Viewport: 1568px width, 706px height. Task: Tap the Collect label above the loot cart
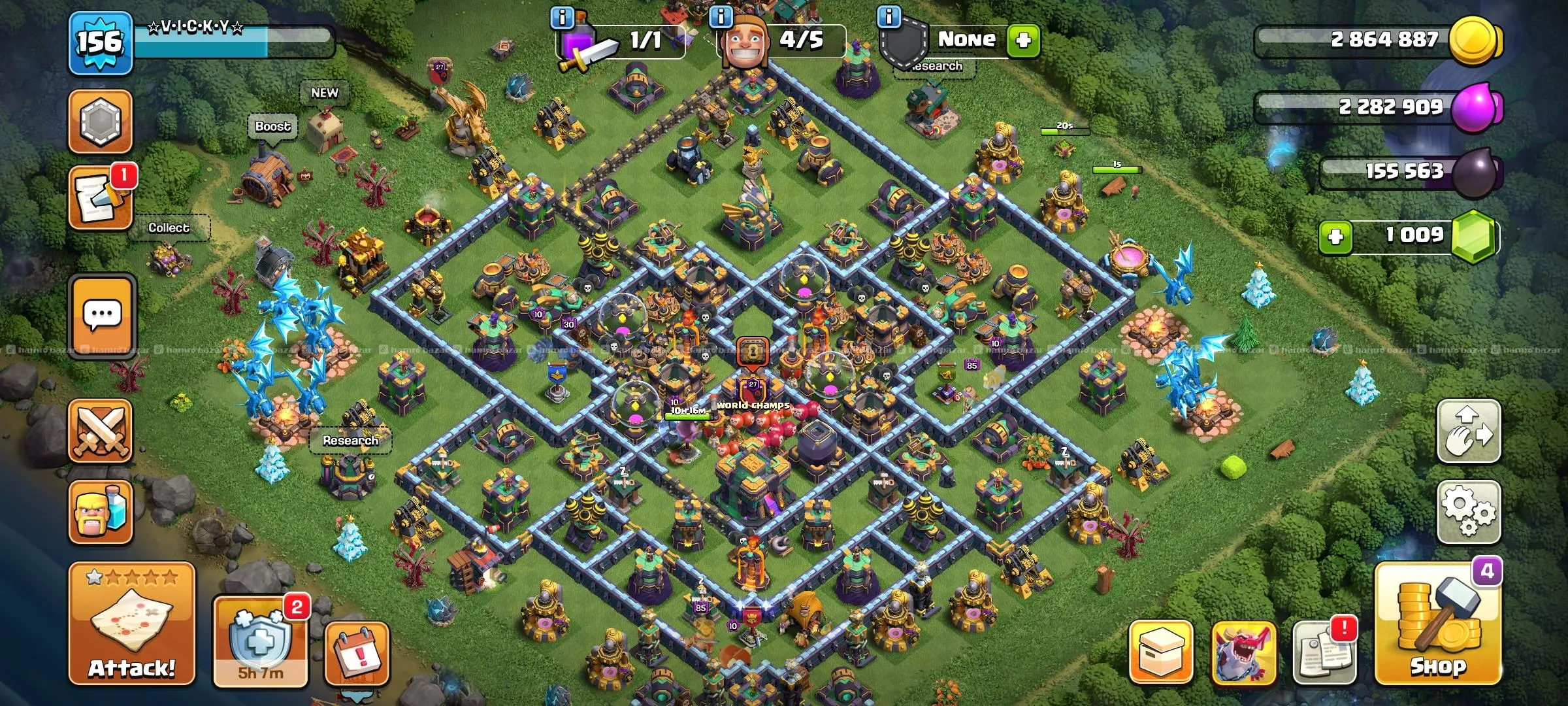(169, 227)
